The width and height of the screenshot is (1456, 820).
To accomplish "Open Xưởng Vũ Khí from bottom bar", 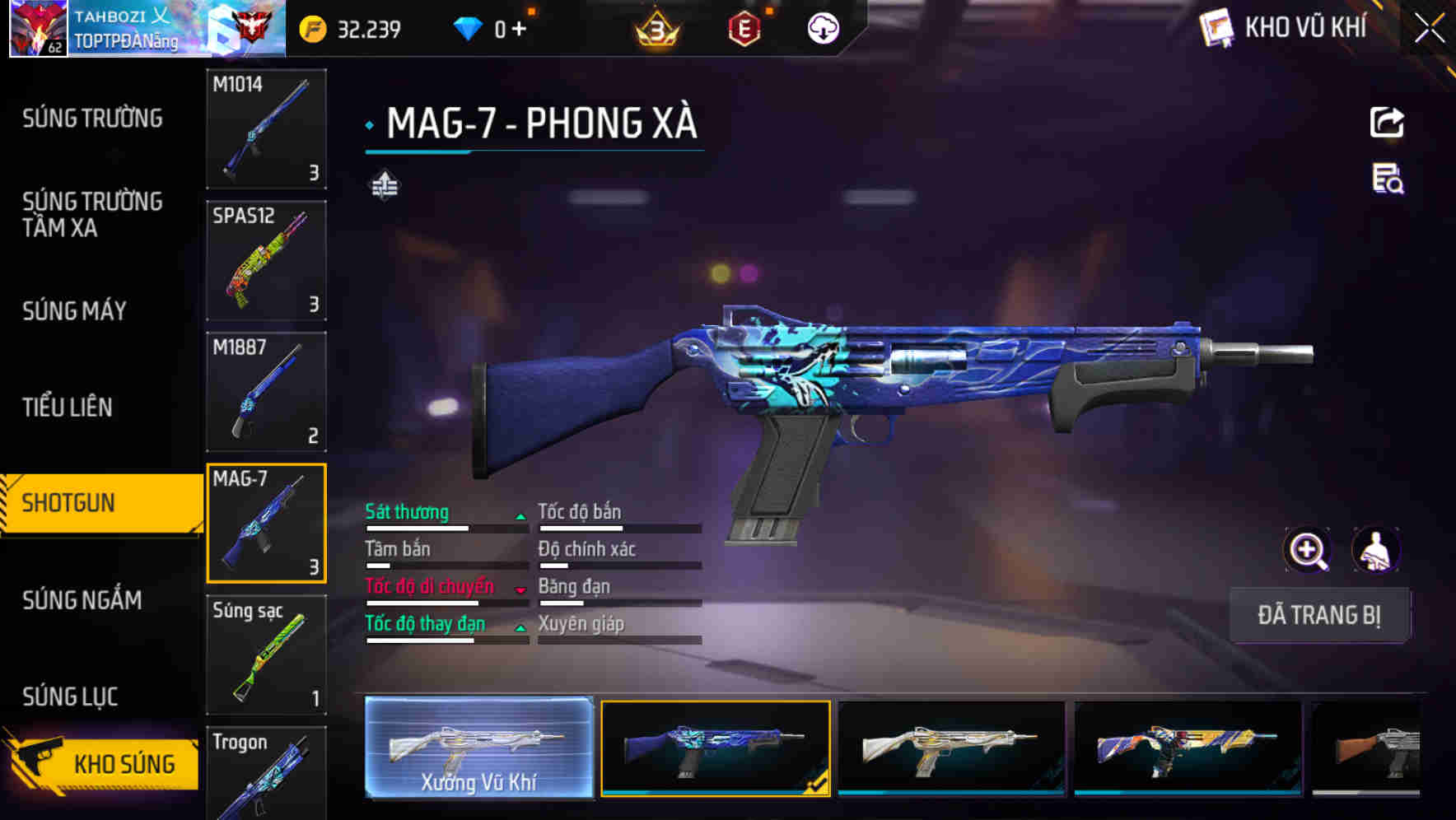I will point(478,749).
